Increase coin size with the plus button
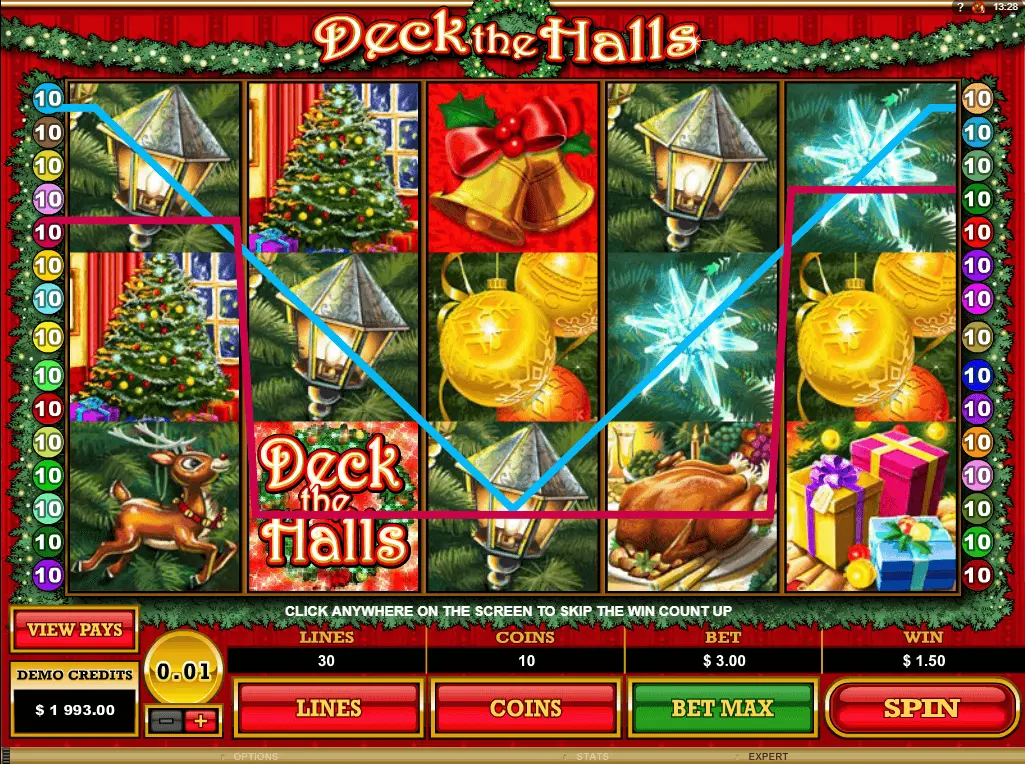 201,720
